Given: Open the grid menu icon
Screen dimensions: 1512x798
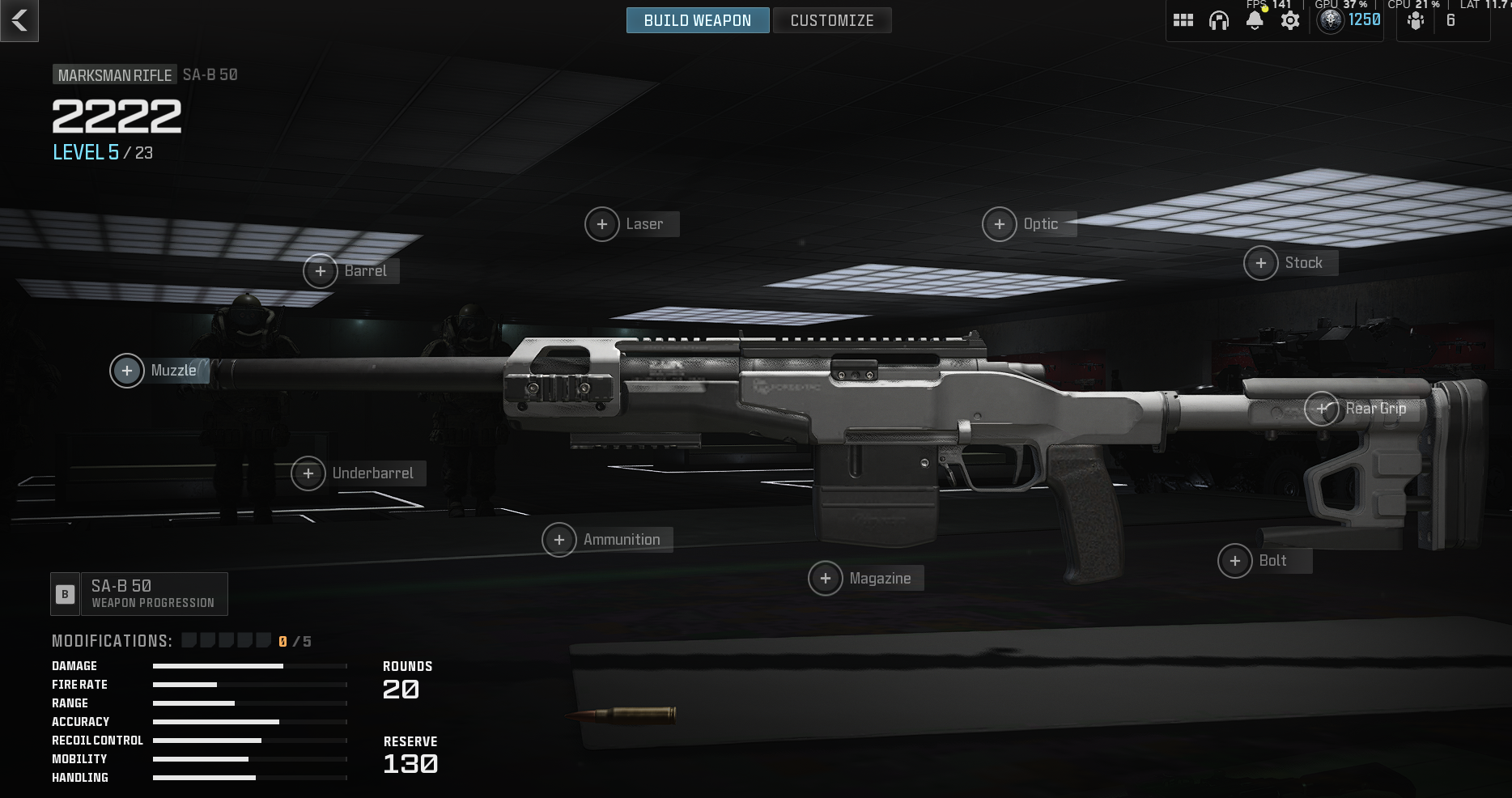Looking at the screenshot, I should 1183,21.
